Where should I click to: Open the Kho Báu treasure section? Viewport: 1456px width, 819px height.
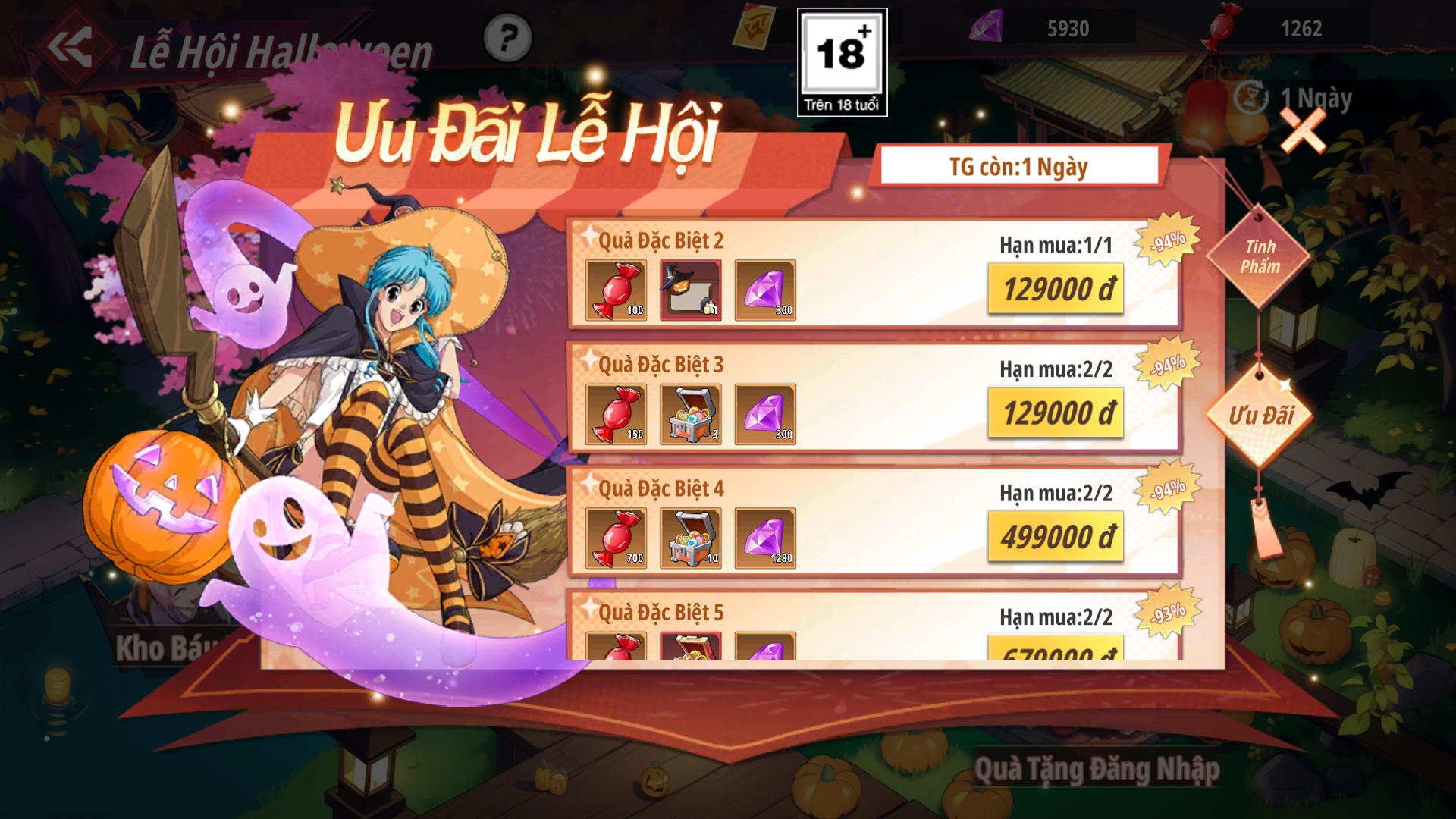pos(163,648)
